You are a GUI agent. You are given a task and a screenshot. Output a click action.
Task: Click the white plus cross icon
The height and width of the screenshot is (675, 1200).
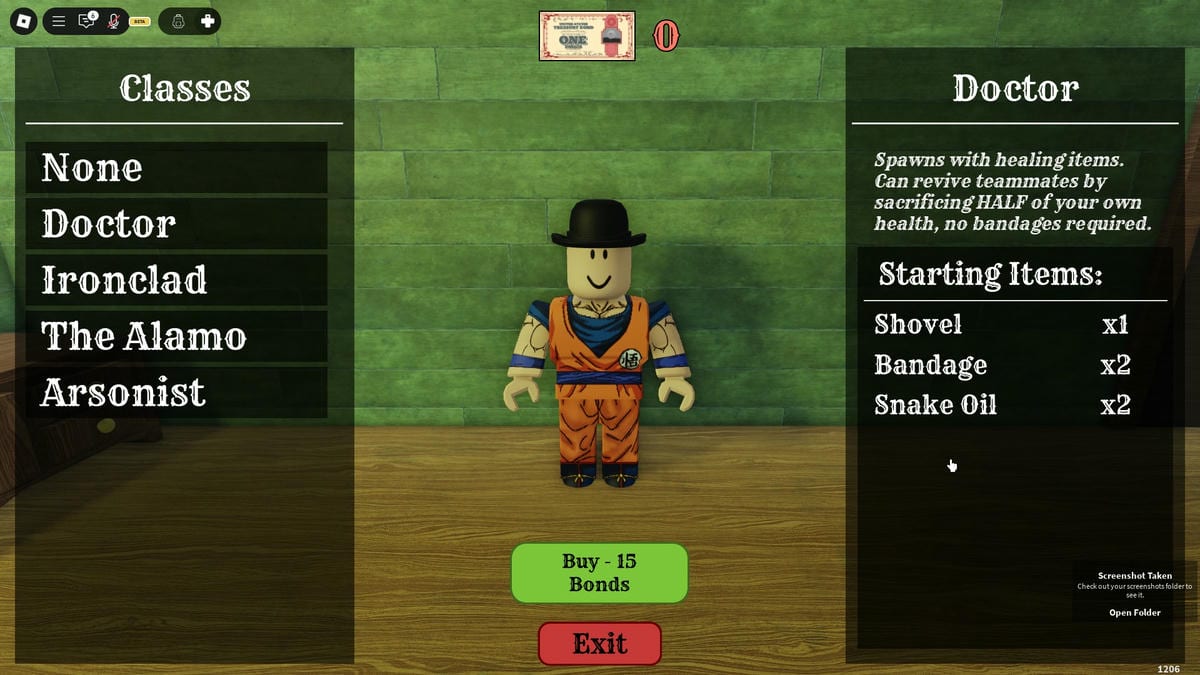[208, 21]
